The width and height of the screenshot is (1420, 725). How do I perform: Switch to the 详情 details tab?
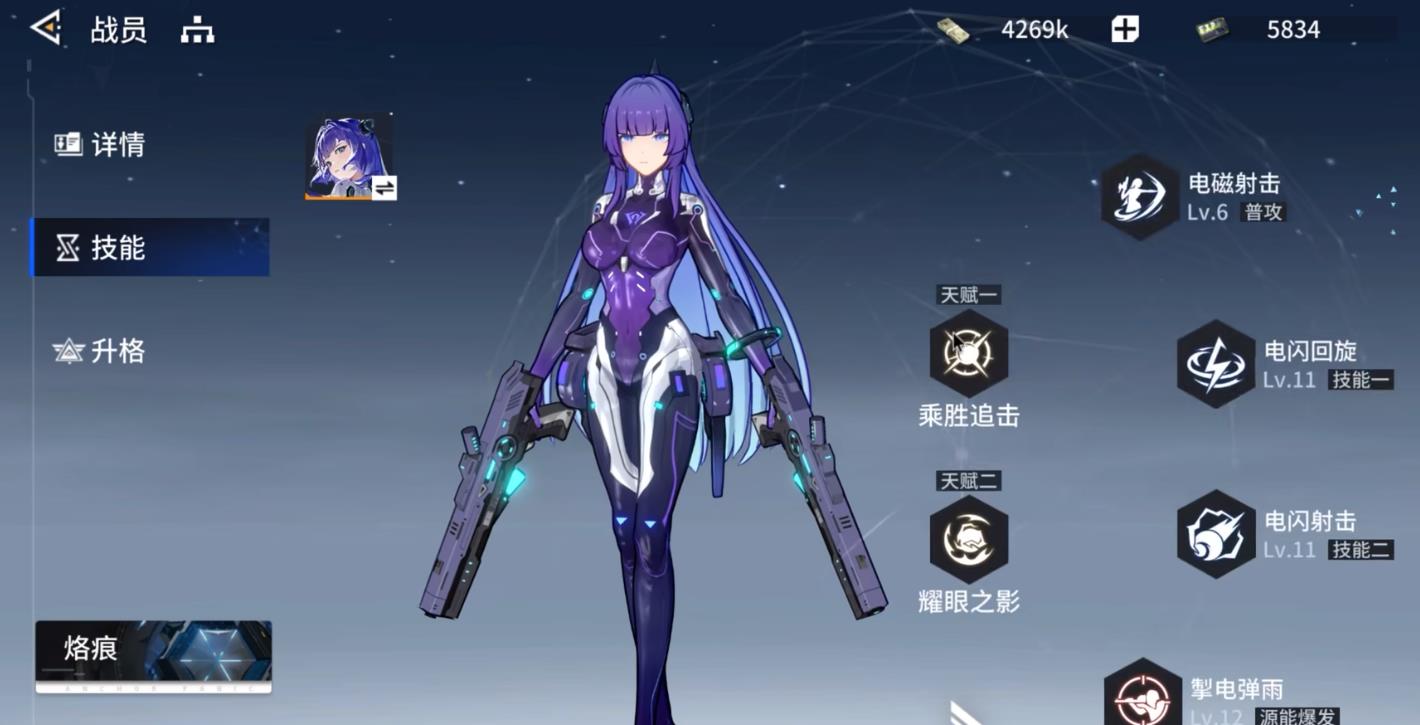100,145
